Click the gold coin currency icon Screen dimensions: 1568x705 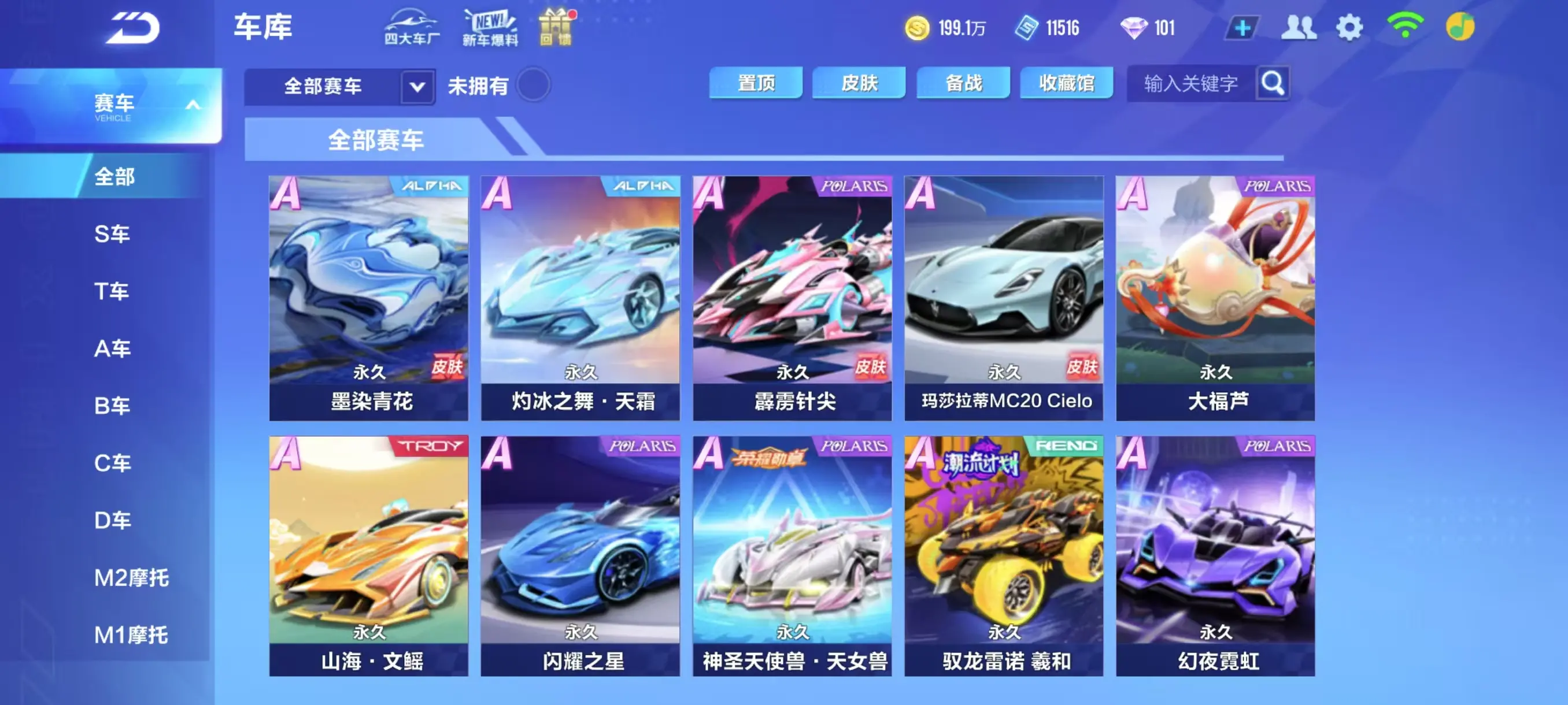(x=919, y=27)
